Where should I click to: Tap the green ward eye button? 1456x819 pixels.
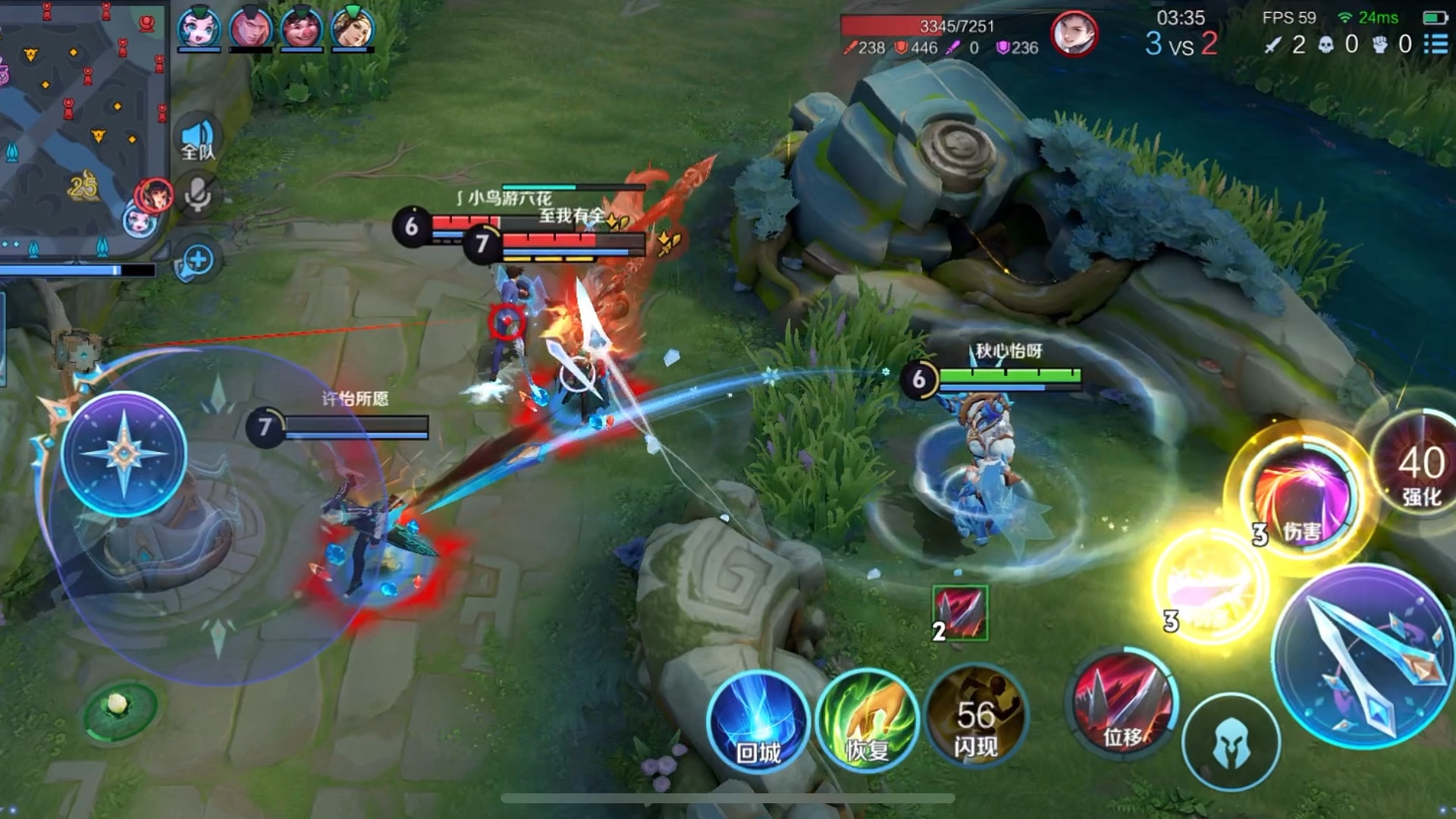point(118,708)
